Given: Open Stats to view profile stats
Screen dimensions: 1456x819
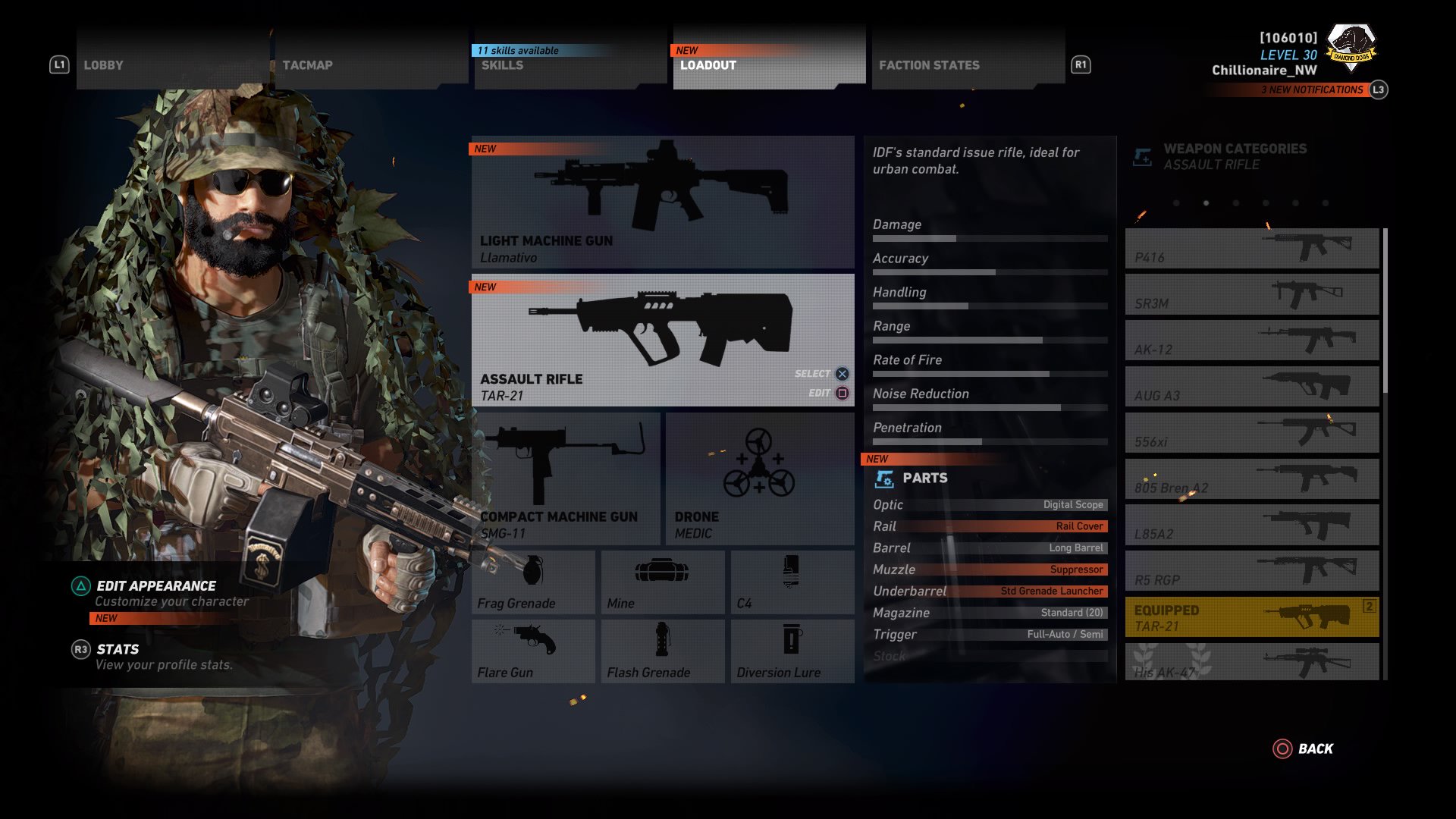Looking at the screenshot, I should tap(118, 649).
